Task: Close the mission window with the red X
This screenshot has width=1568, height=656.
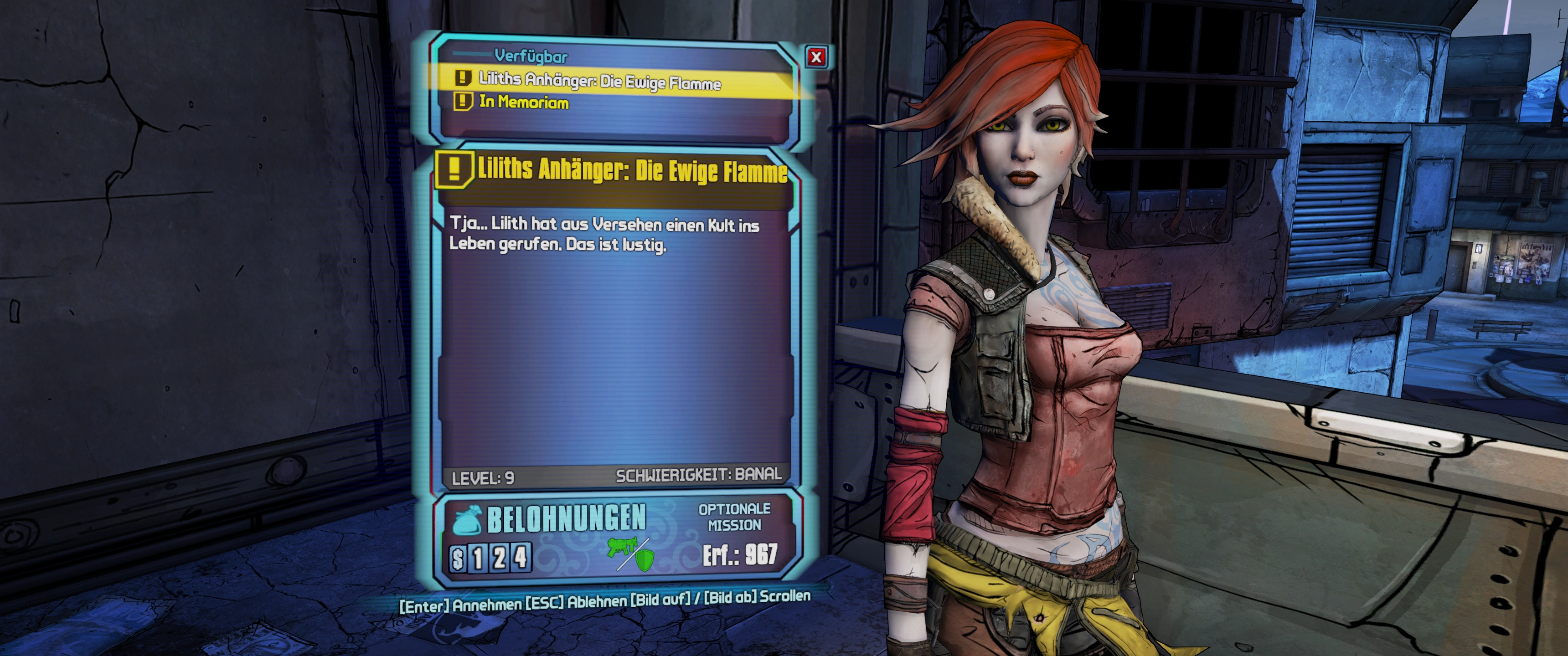Action: tap(816, 57)
